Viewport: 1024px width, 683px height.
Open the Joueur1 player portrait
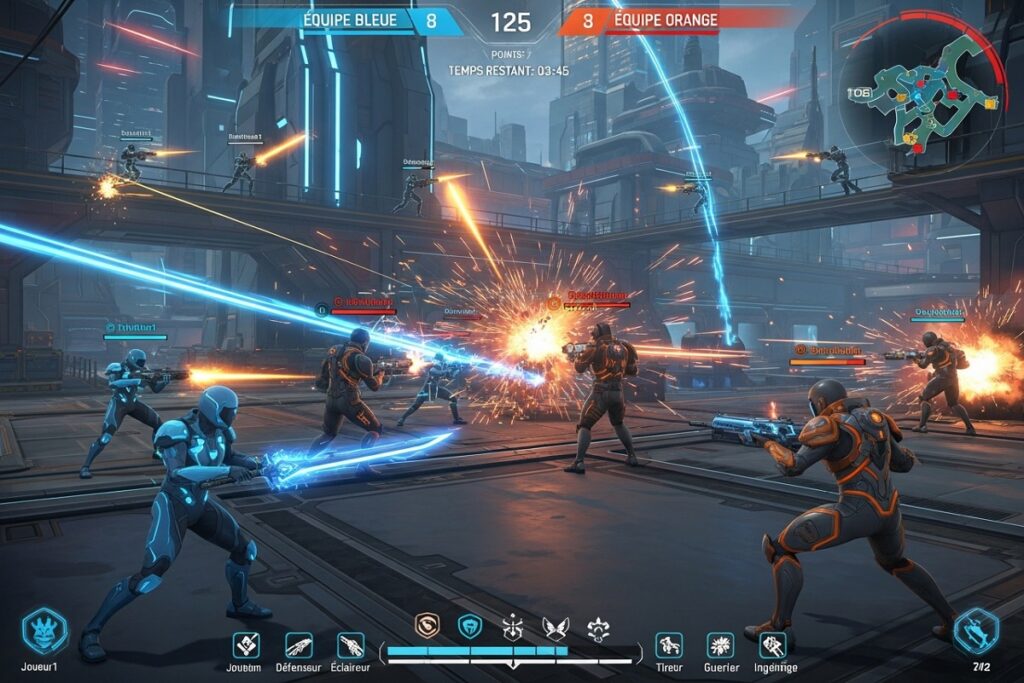45,630
